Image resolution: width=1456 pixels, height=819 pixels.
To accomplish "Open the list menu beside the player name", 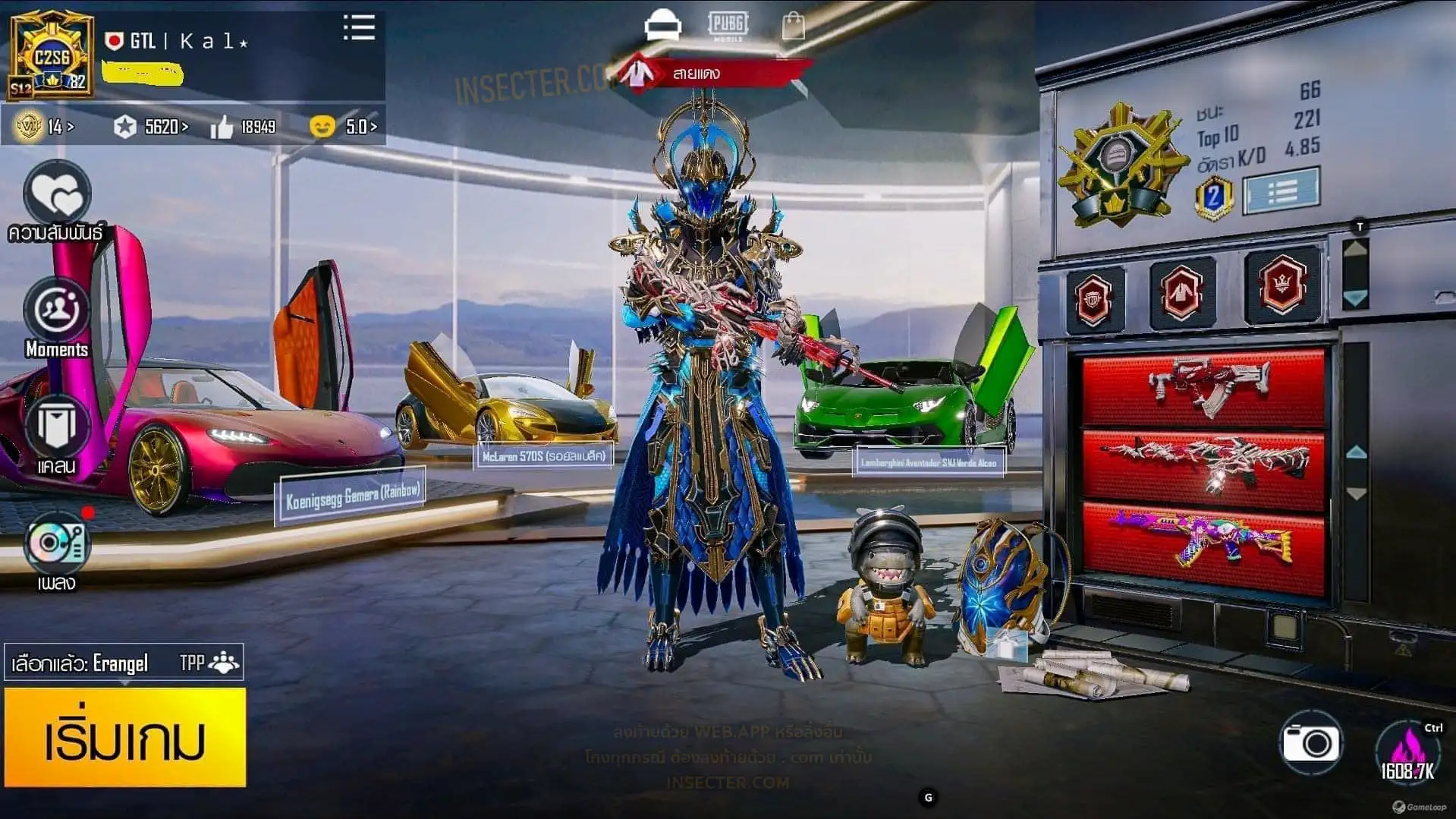I will pos(359,27).
